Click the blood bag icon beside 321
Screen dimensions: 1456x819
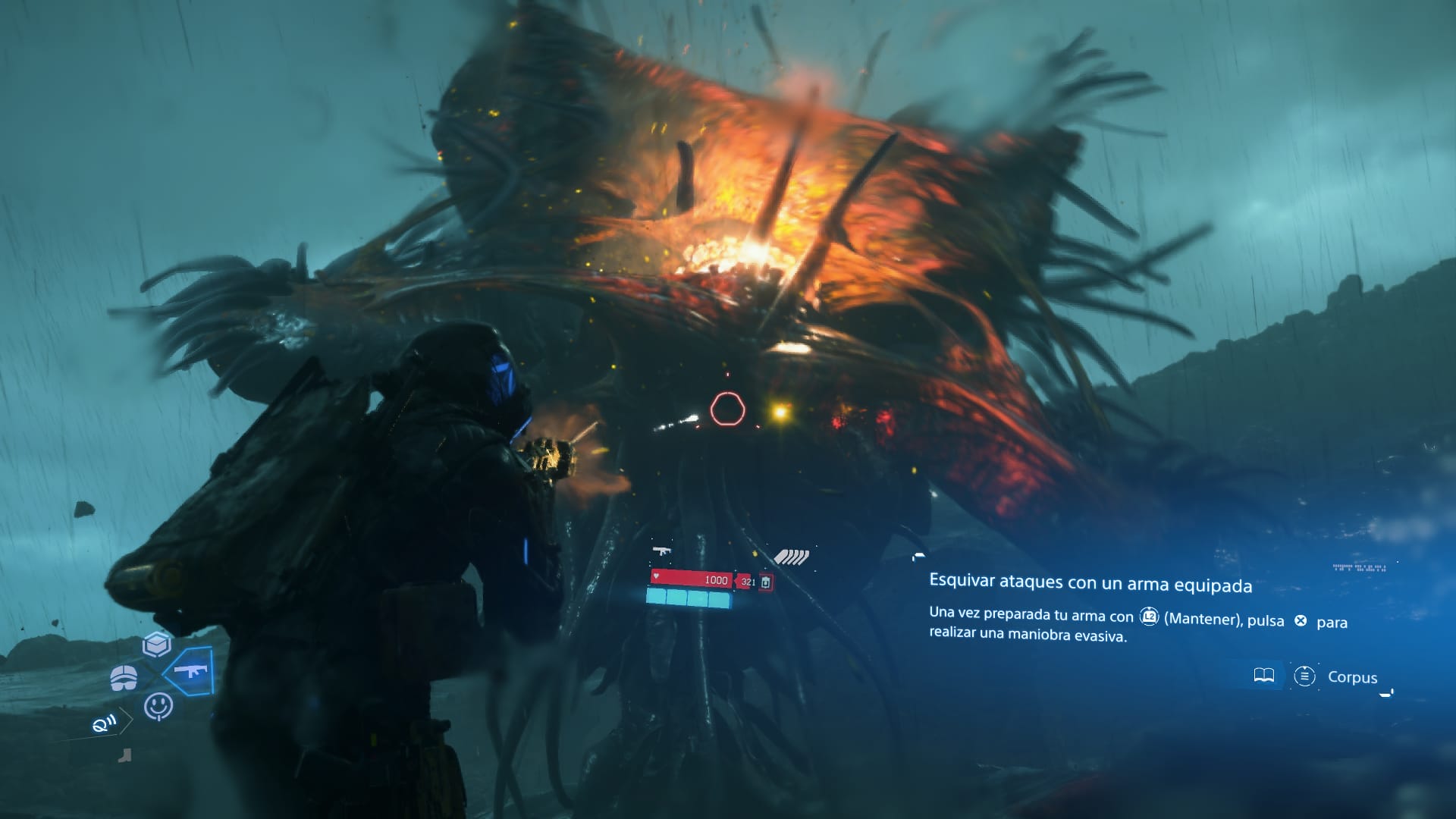point(765,582)
